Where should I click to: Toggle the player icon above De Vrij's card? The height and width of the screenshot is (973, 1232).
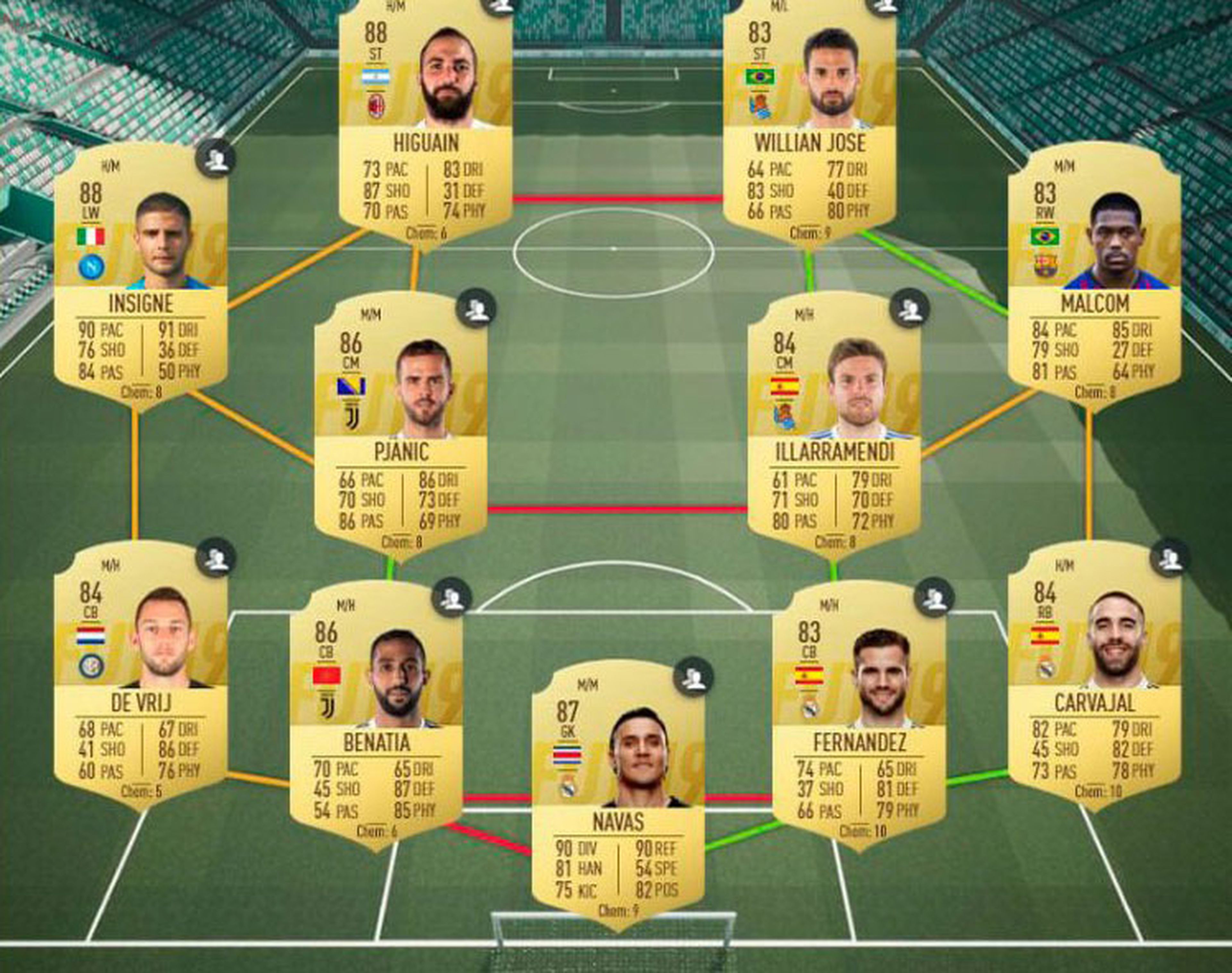tap(217, 557)
